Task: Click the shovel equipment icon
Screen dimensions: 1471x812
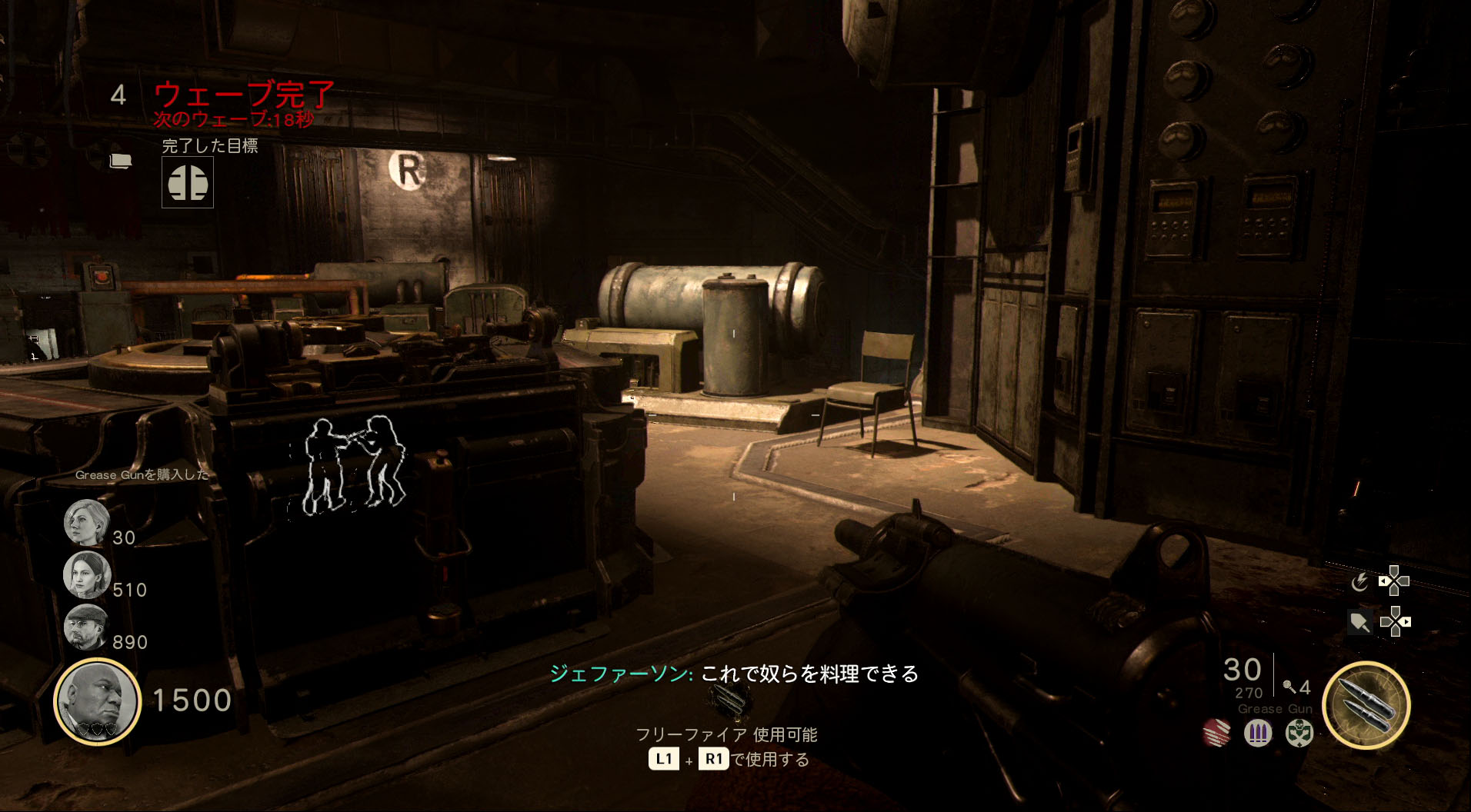Action: (1359, 622)
